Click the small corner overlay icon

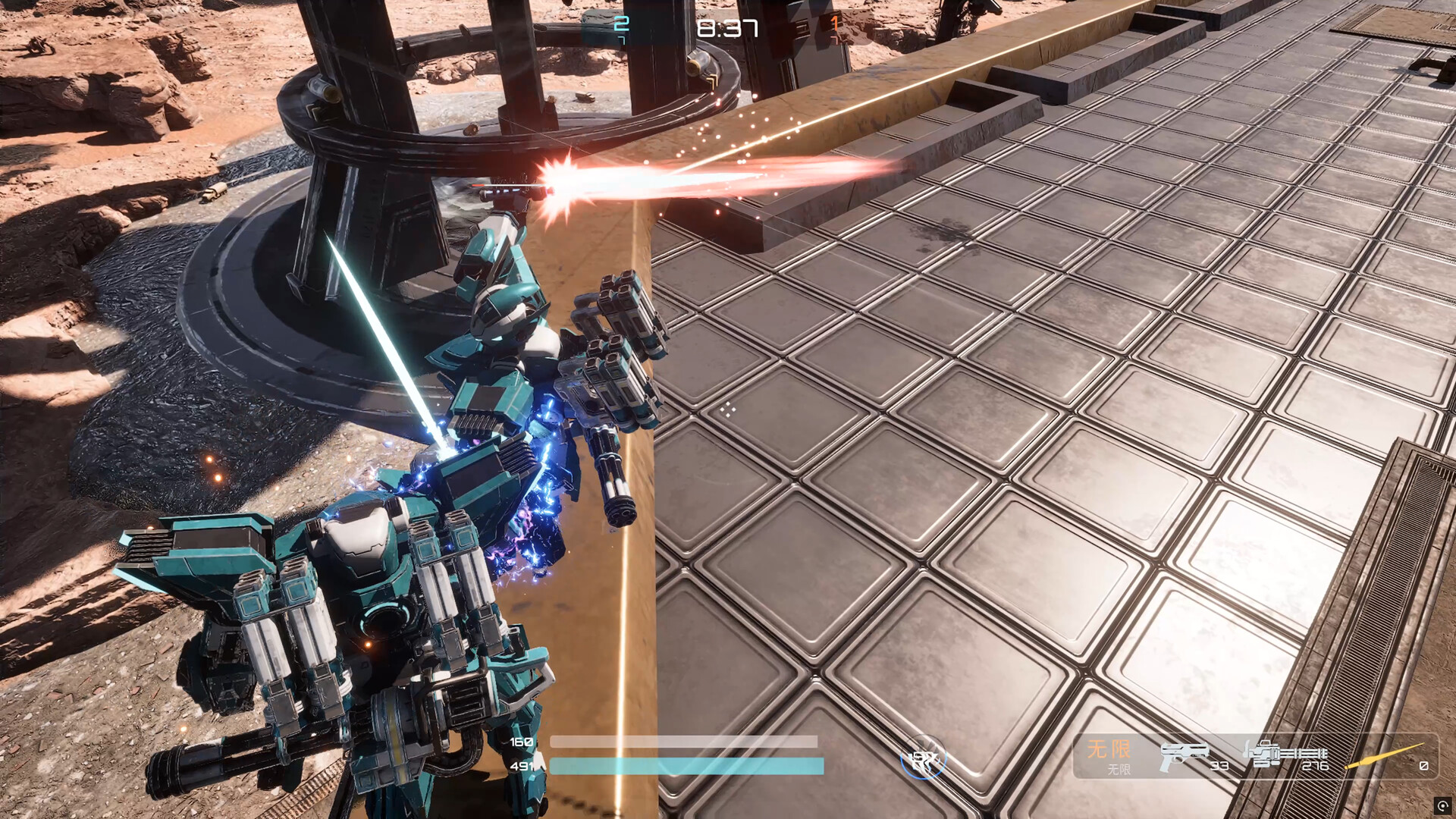tap(1442, 805)
